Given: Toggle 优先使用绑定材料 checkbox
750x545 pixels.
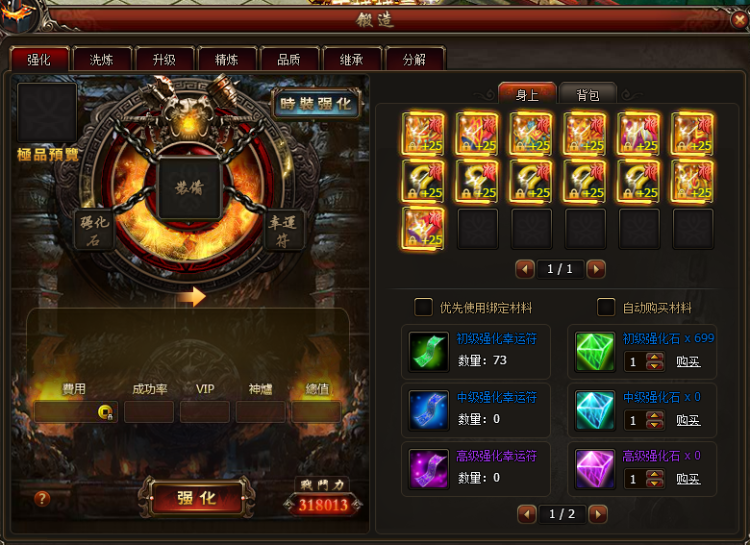Looking at the screenshot, I should pyautogui.click(x=424, y=307).
